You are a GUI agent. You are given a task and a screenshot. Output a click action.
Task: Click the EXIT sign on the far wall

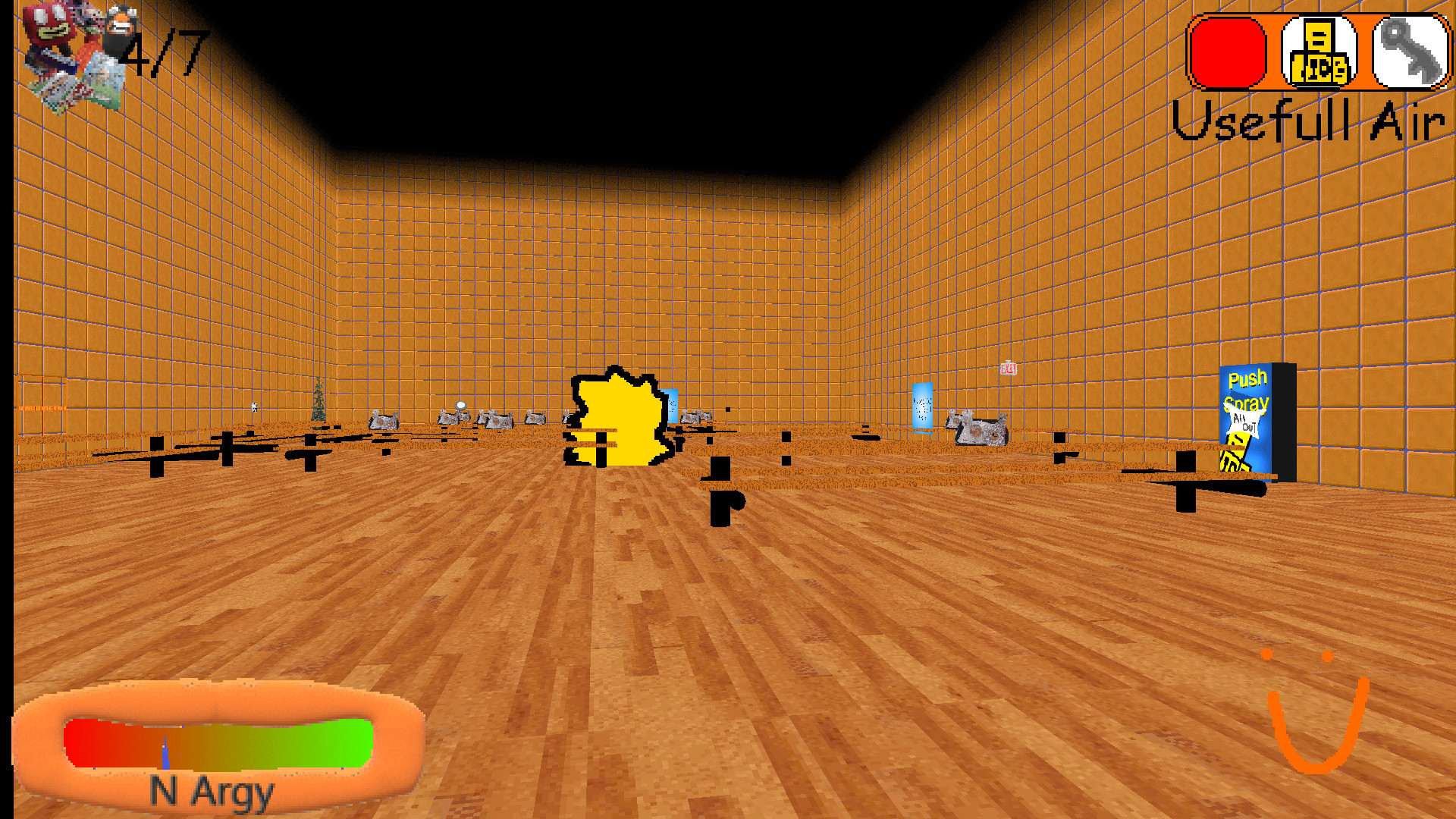click(1009, 369)
